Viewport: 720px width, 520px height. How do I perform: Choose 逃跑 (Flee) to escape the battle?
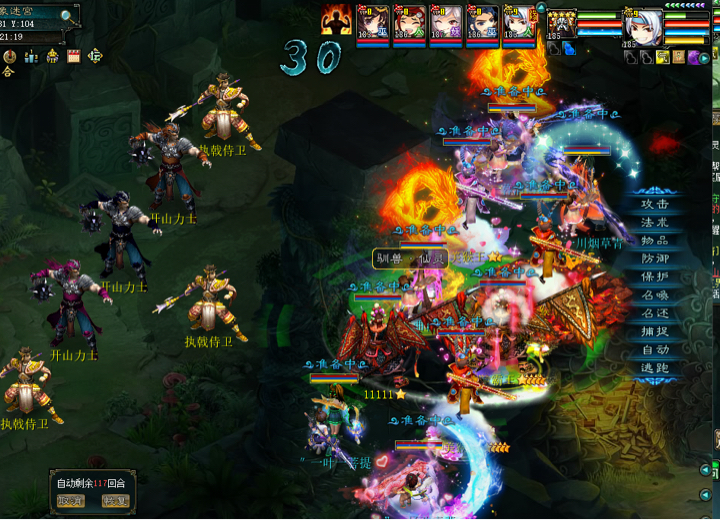655,368
